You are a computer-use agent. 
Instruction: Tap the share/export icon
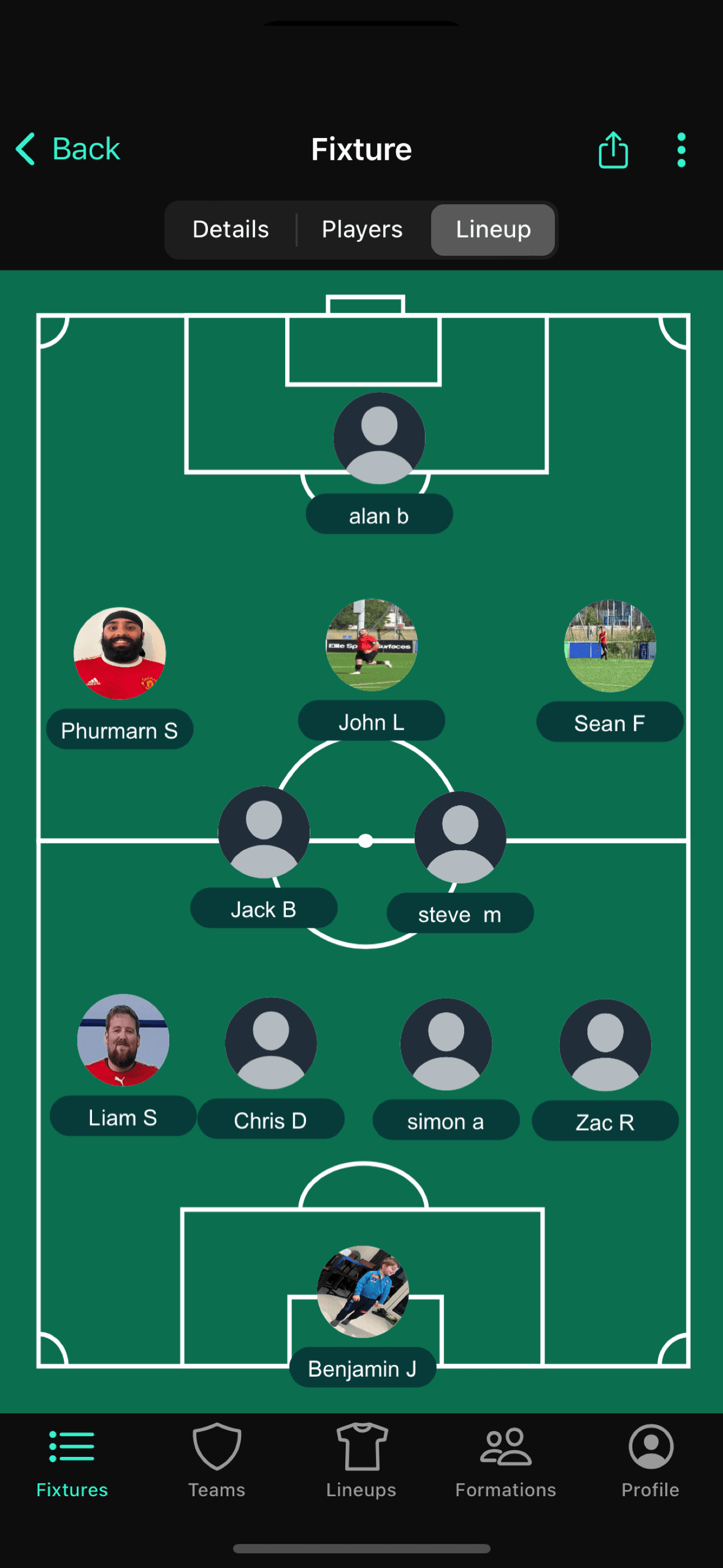[613, 149]
